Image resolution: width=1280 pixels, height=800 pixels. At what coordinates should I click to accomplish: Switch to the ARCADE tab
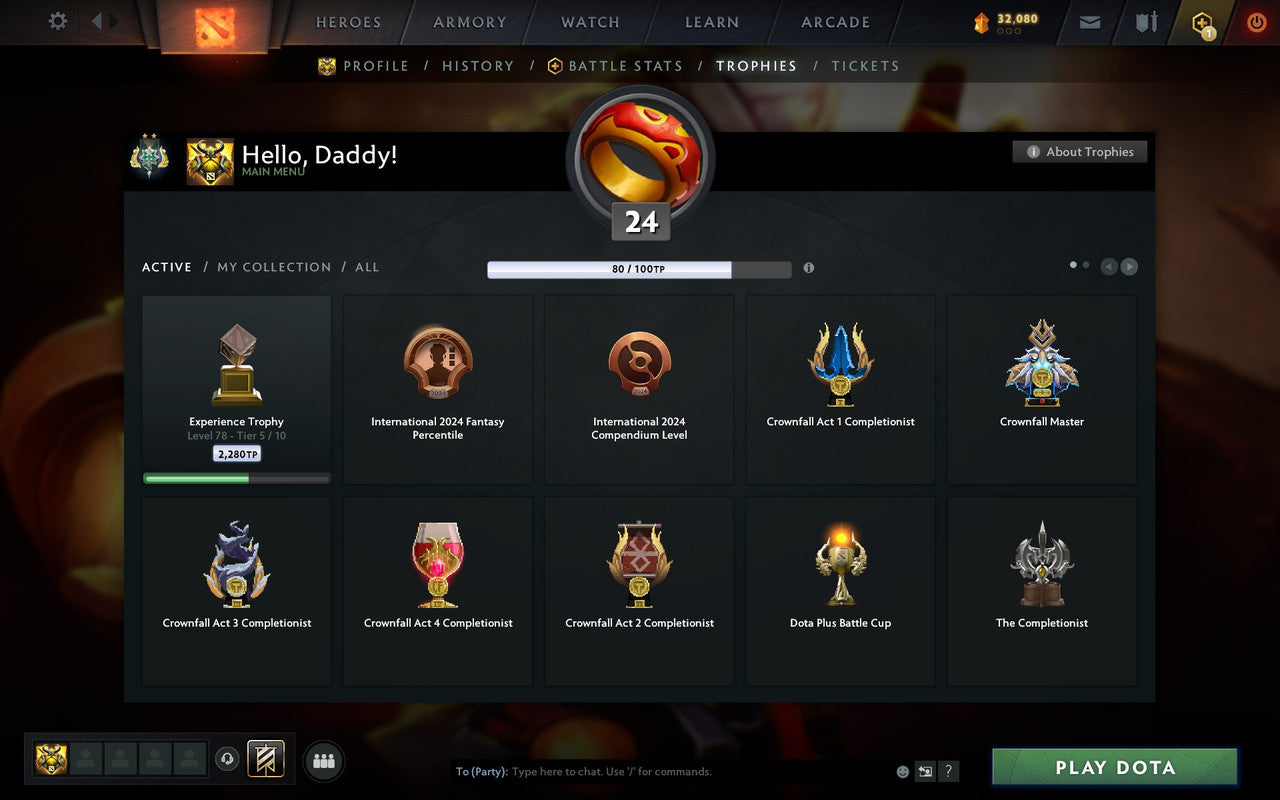835,22
